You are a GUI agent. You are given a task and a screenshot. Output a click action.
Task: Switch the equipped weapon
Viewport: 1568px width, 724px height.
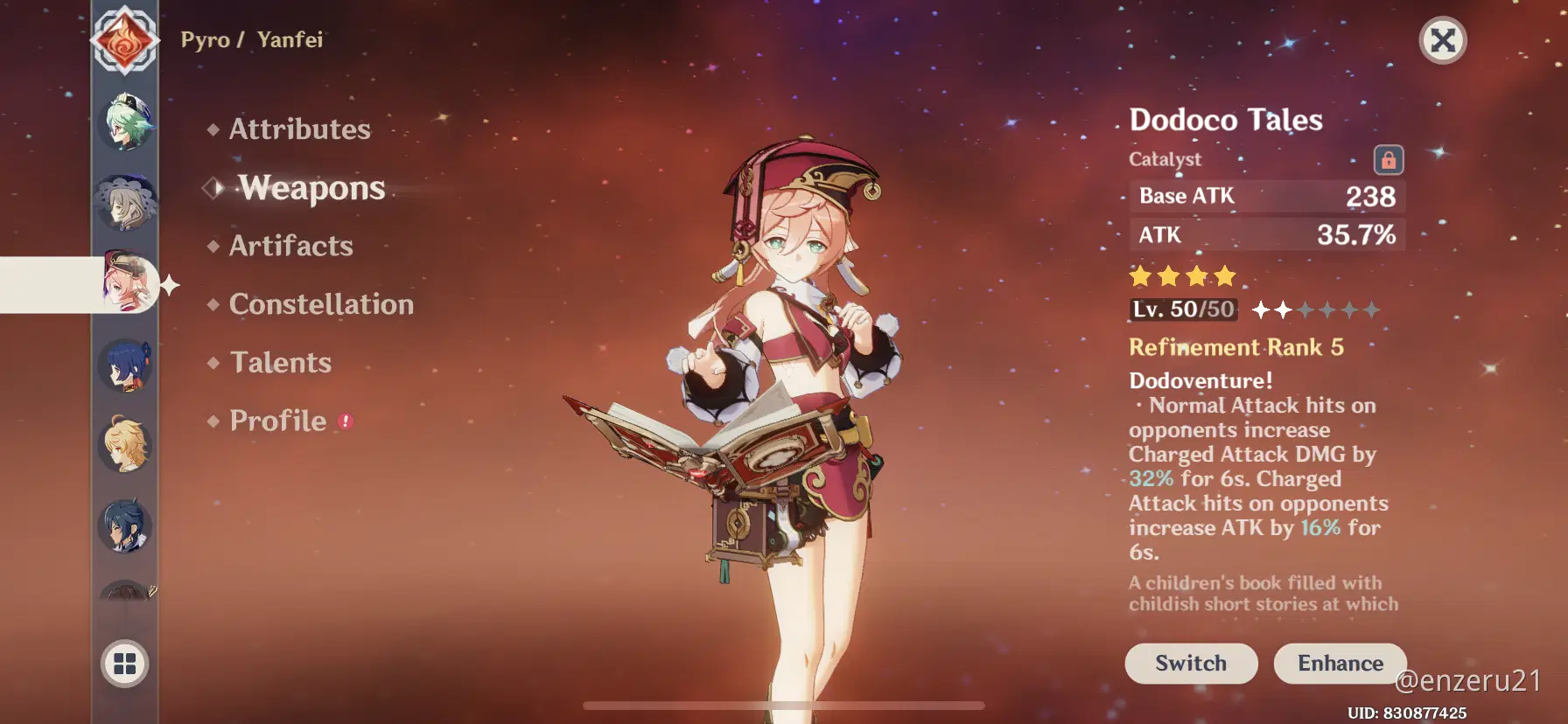pyautogui.click(x=1191, y=664)
